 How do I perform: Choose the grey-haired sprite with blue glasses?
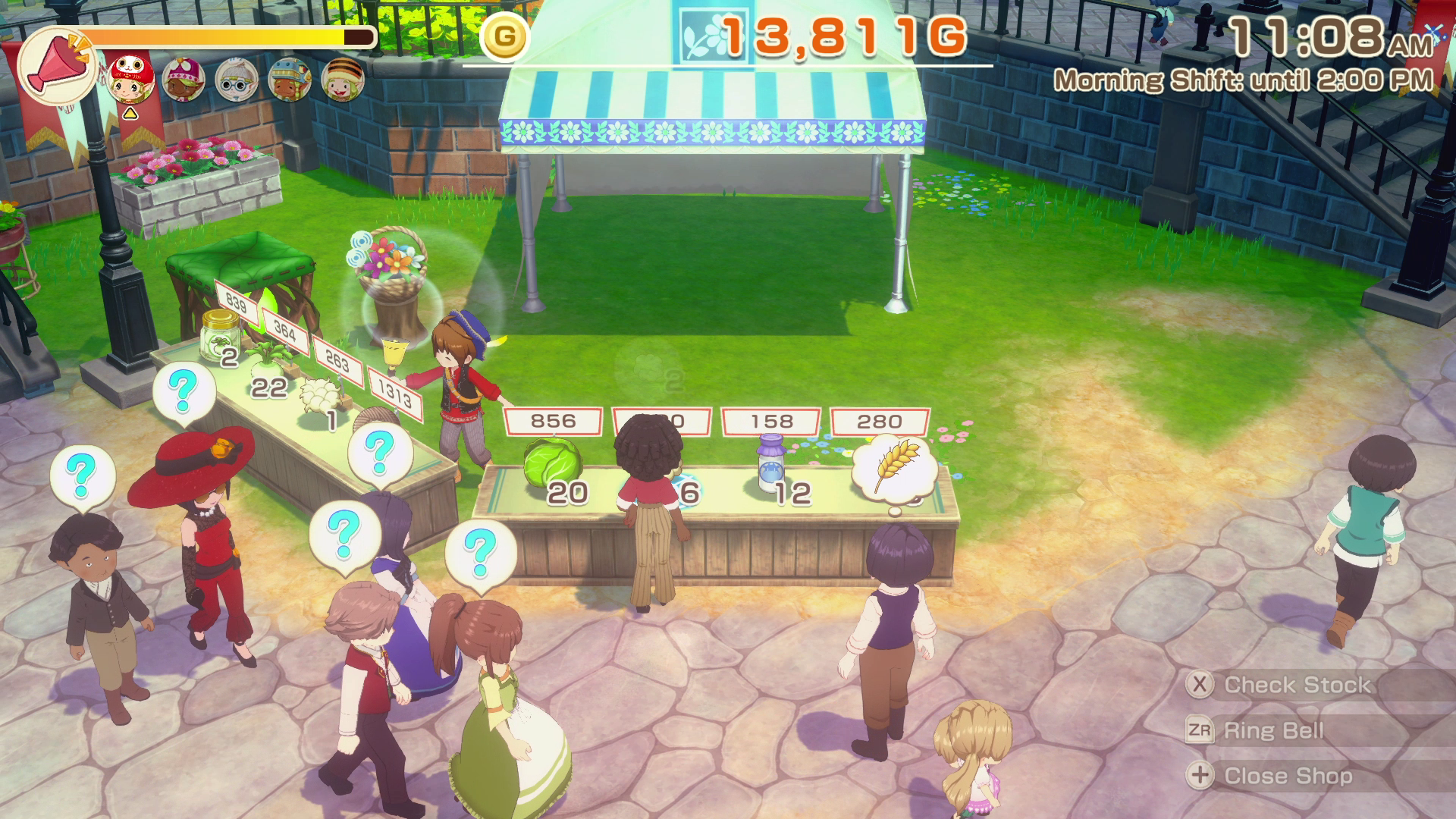[x=237, y=79]
